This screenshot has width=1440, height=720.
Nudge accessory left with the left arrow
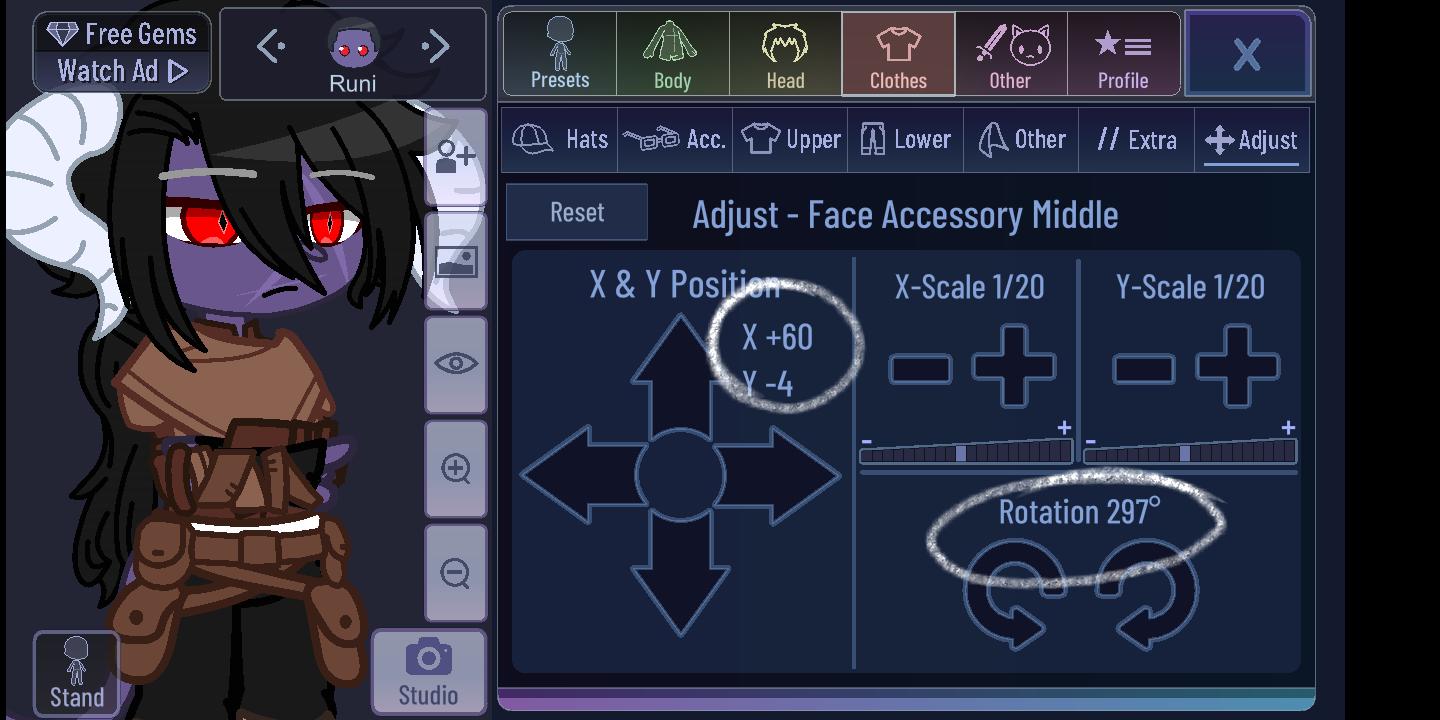(575, 475)
